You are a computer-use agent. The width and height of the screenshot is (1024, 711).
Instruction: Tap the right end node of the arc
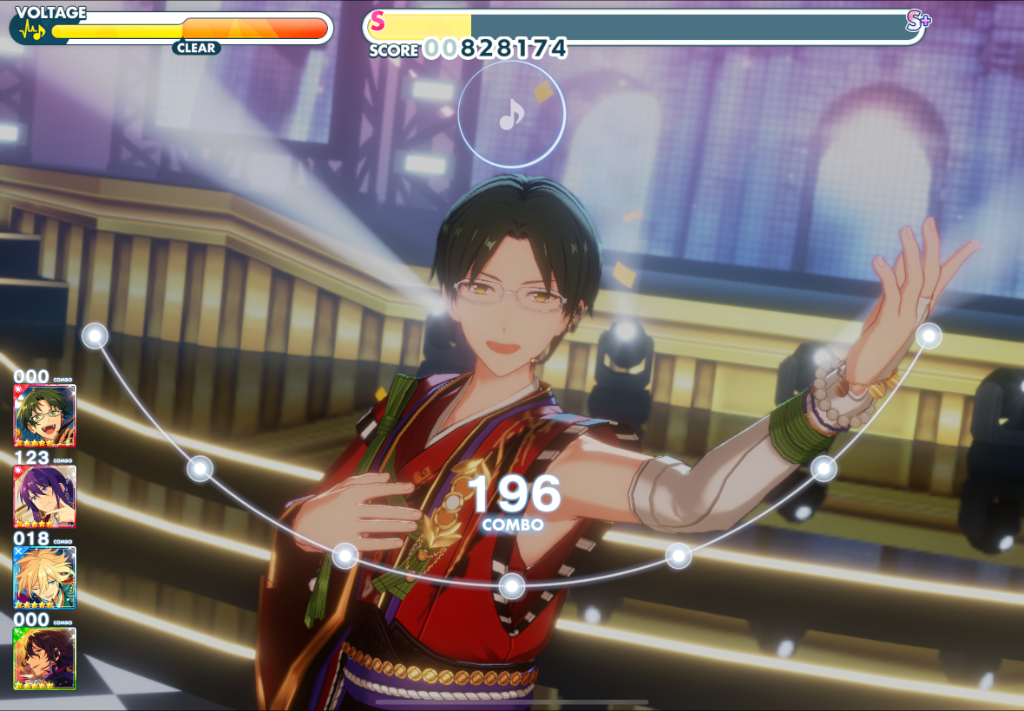(x=929, y=335)
